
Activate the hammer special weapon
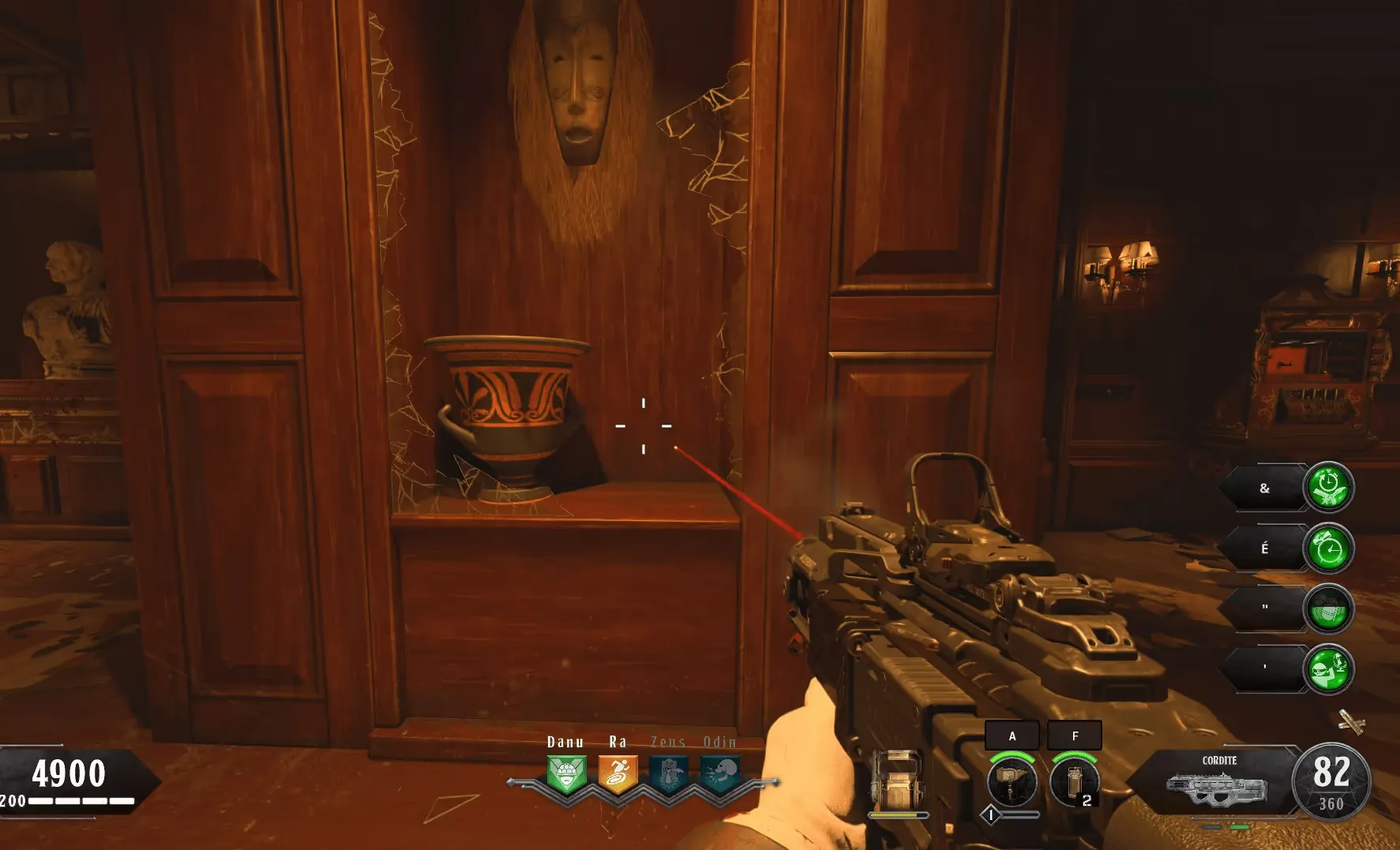click(1012, 781)
